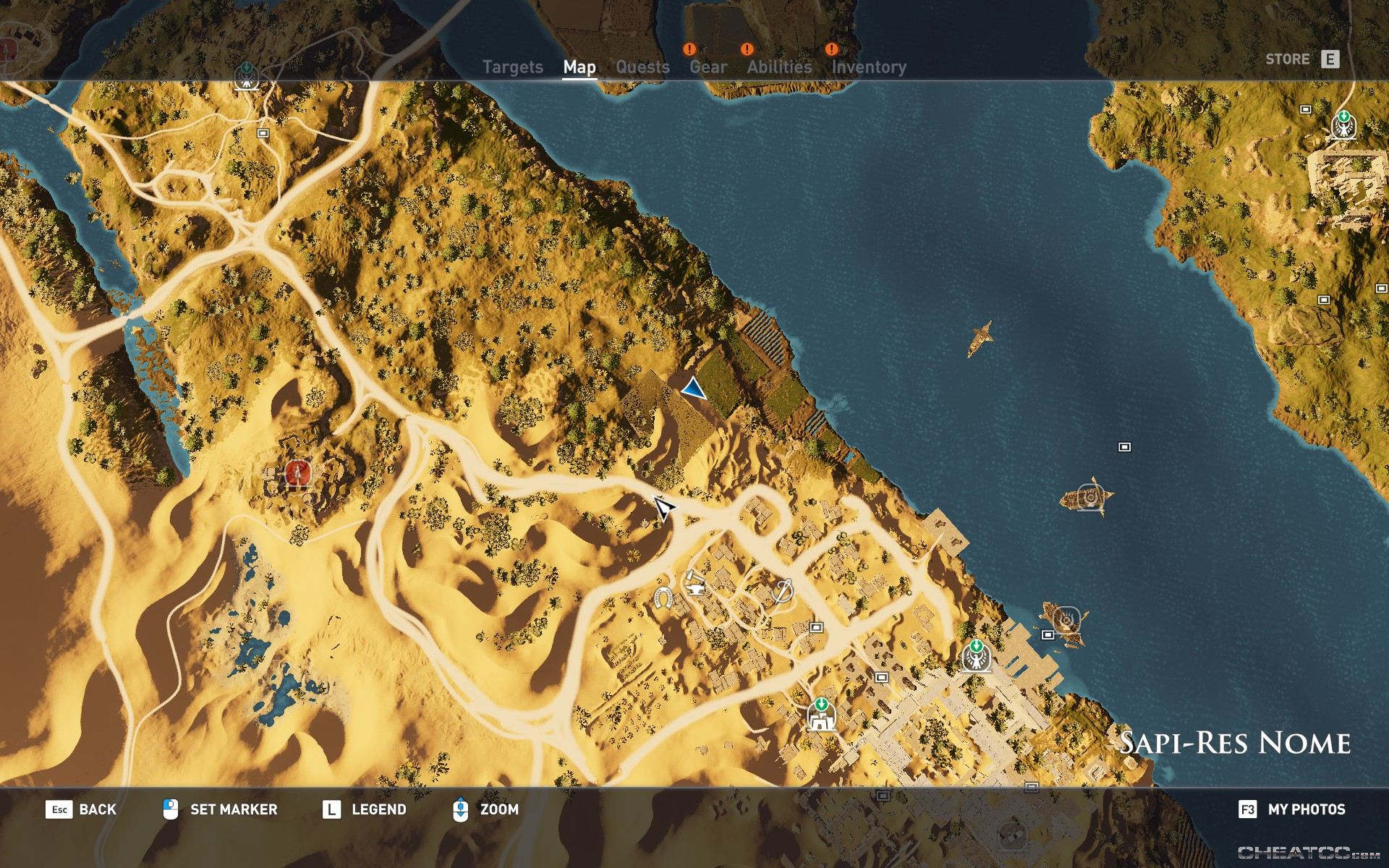Open the Inventory tab
The image size is (1389, 868).
pyautogui.click(x=868, y=67)
